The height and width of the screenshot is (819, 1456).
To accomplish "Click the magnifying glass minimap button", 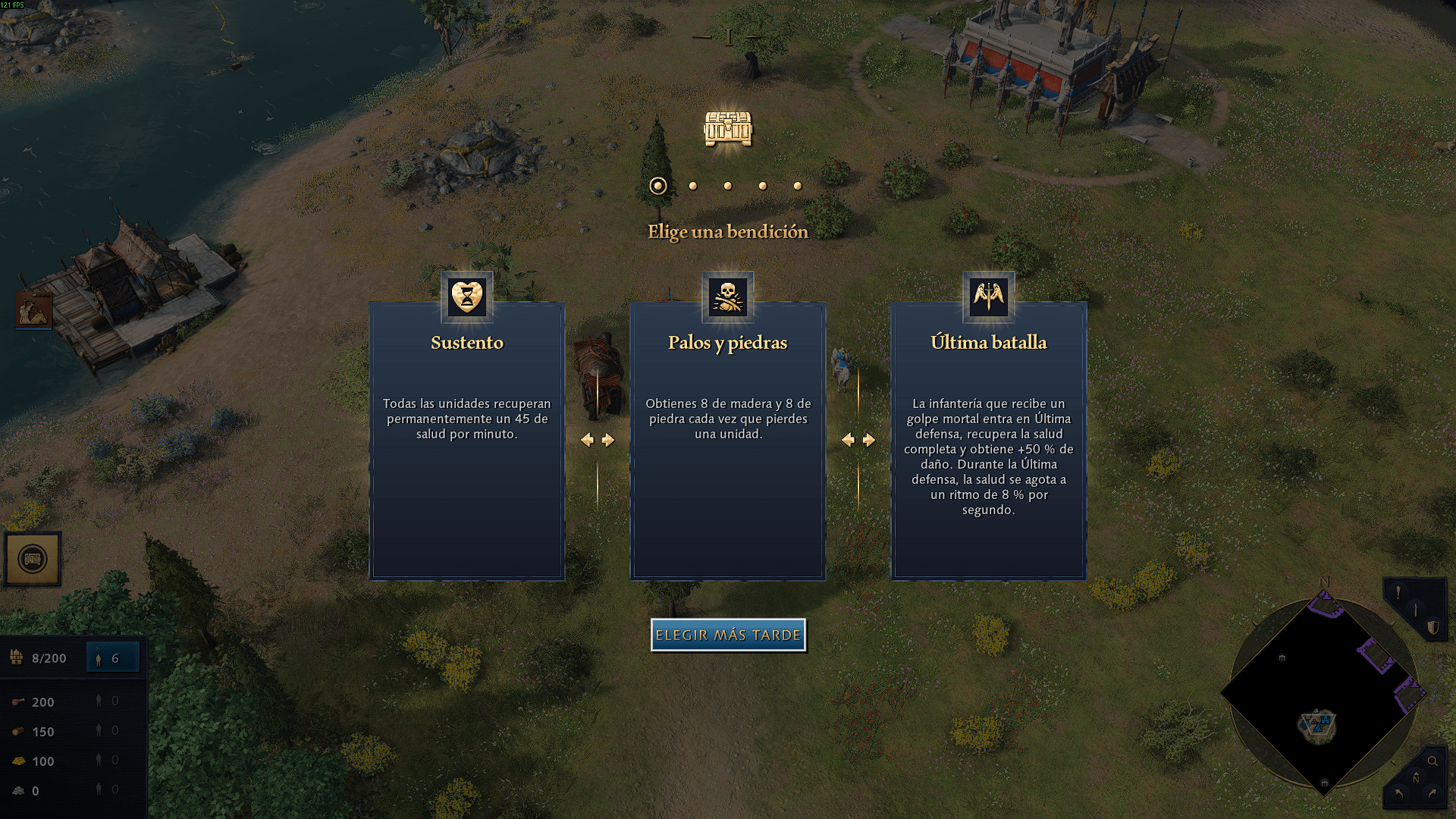I will [x=1432, y=761].
